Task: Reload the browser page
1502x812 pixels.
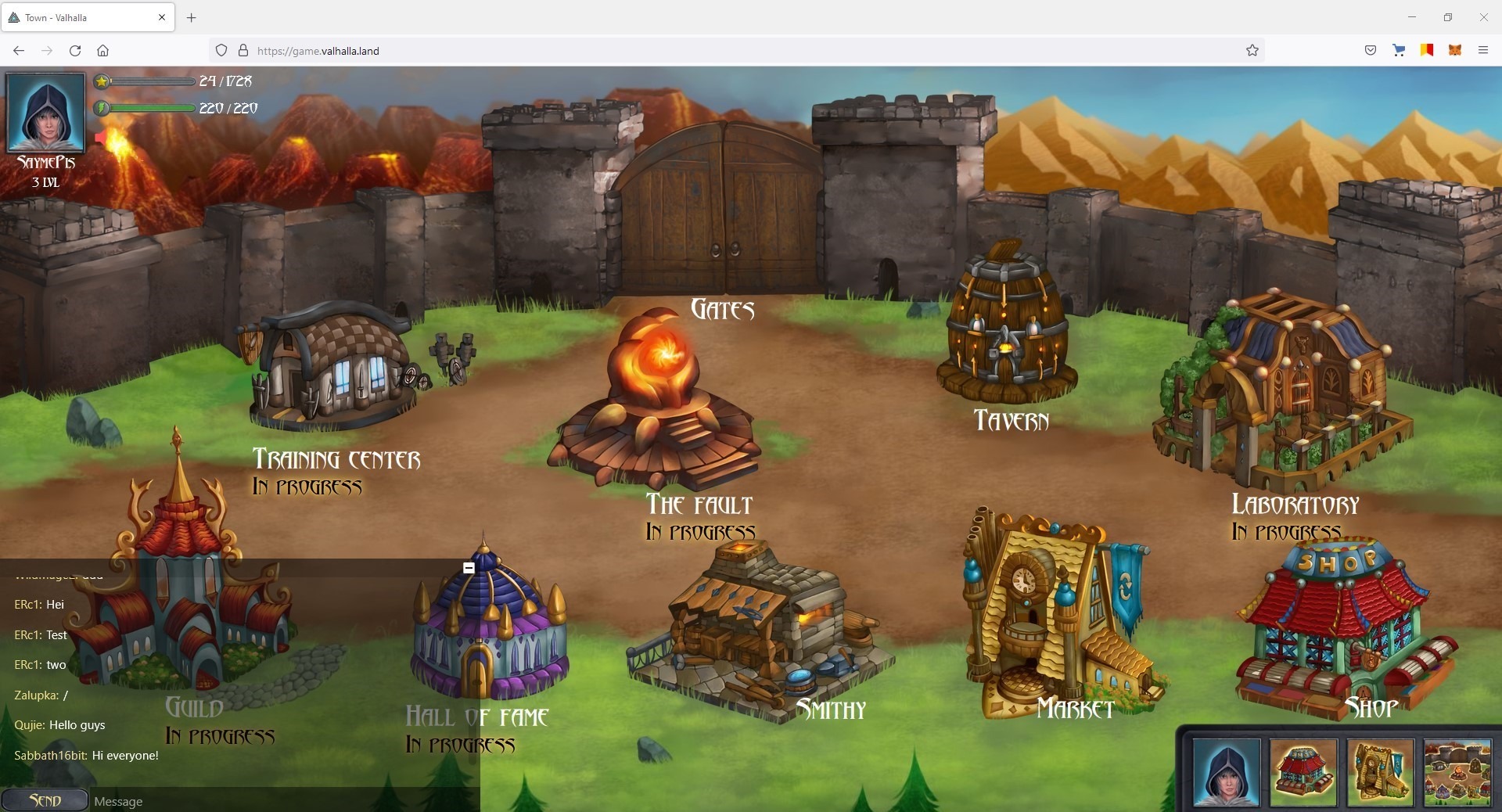Action: point(75,51)
